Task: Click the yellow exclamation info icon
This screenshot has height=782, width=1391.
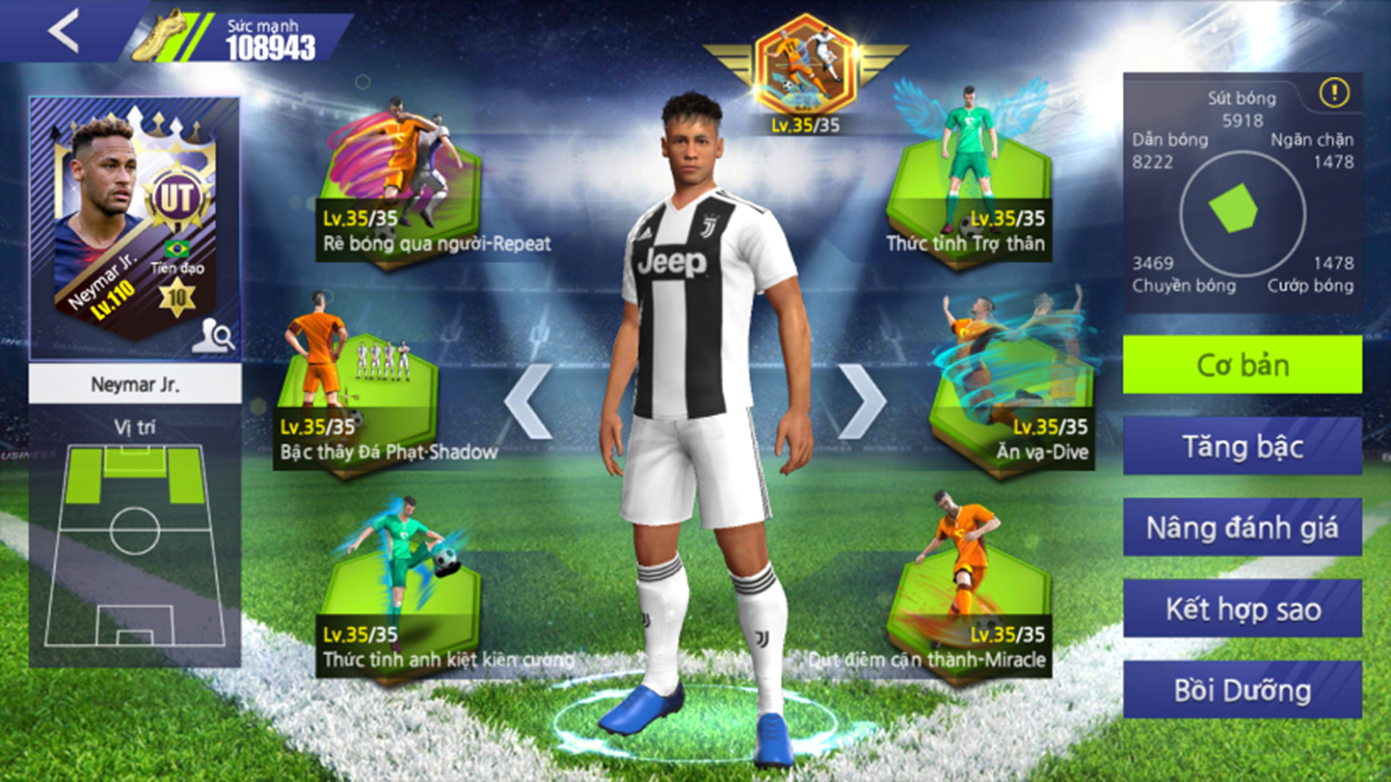Action: pos(1334,93)
